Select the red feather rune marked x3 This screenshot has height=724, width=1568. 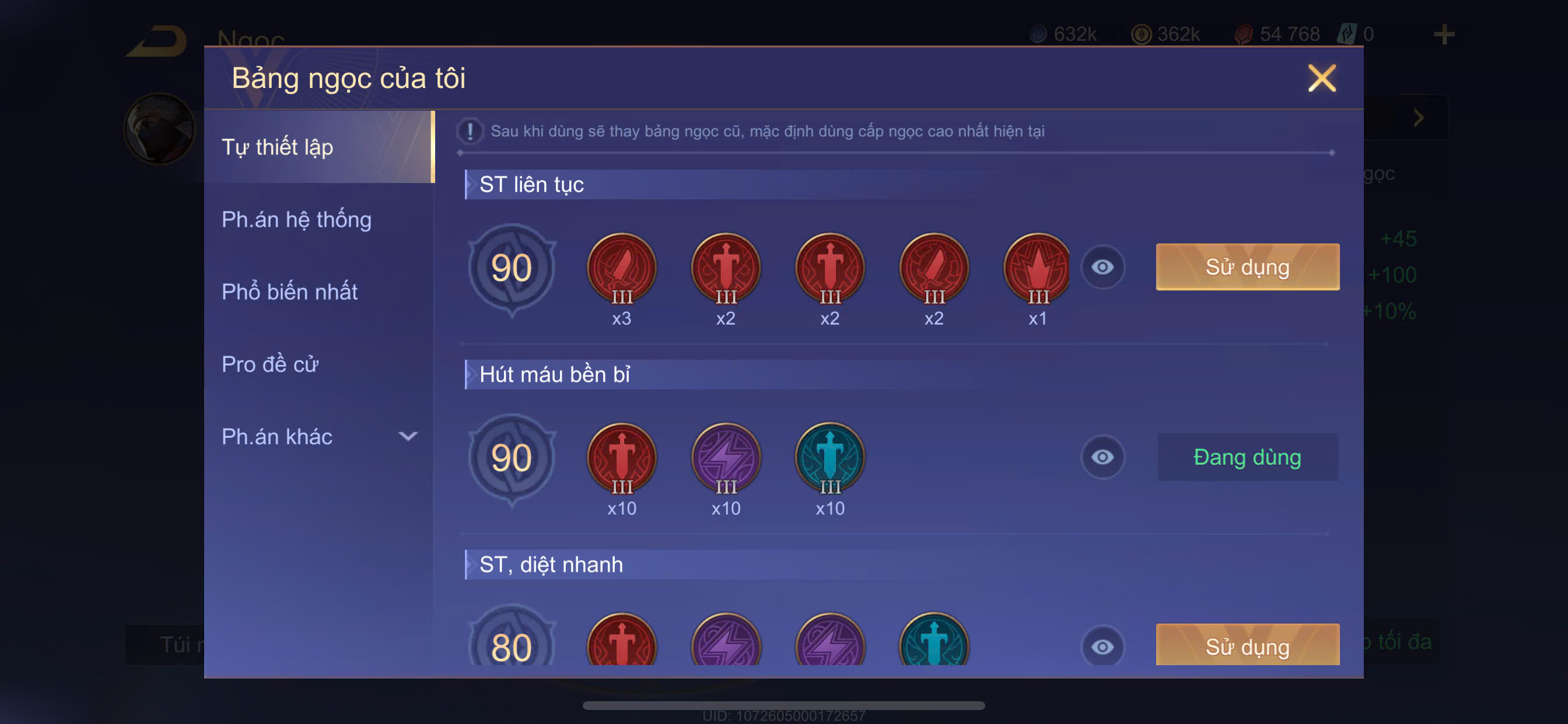pos(621,268)
